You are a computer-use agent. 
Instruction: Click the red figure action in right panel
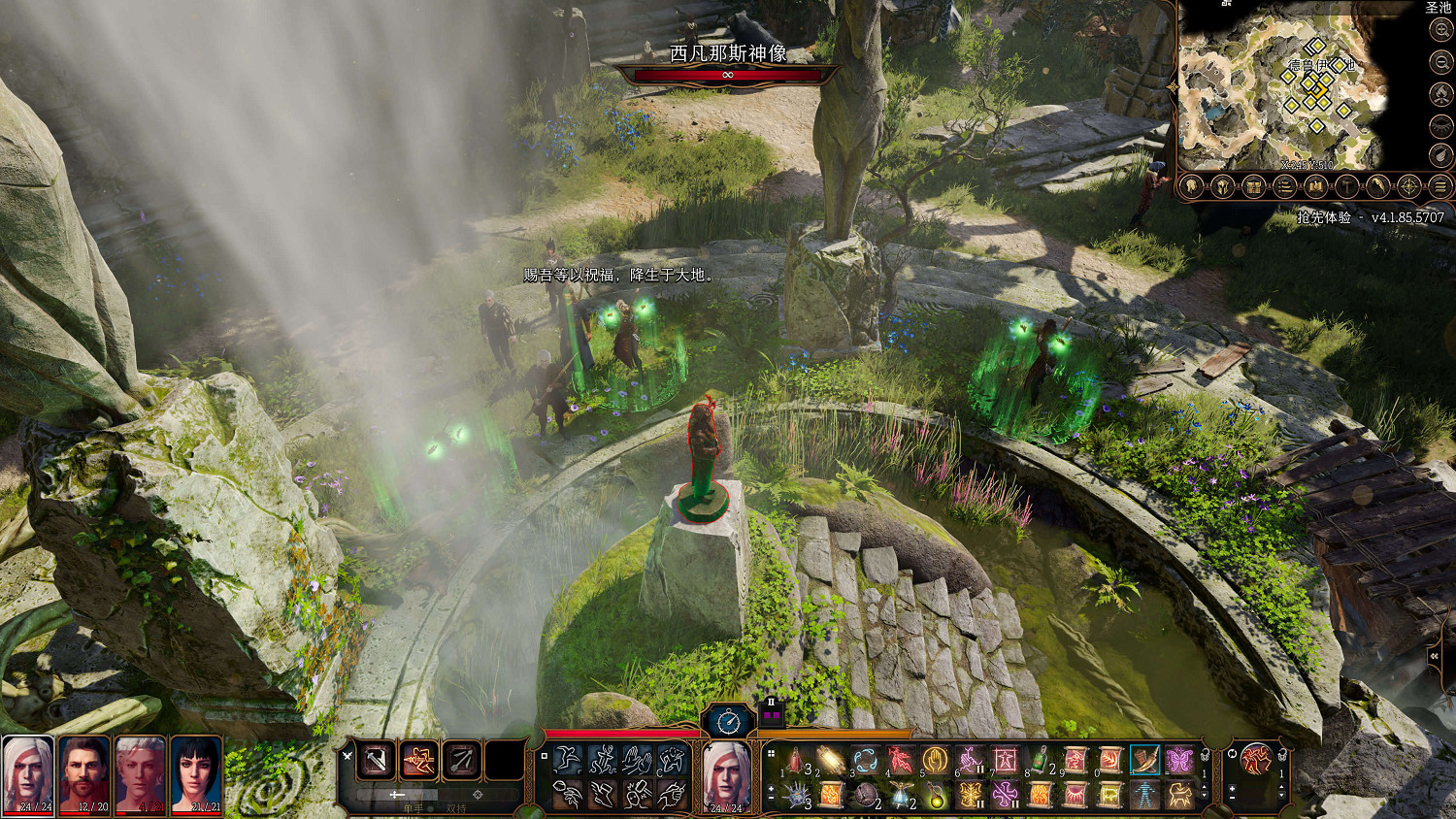(1256, 760)
